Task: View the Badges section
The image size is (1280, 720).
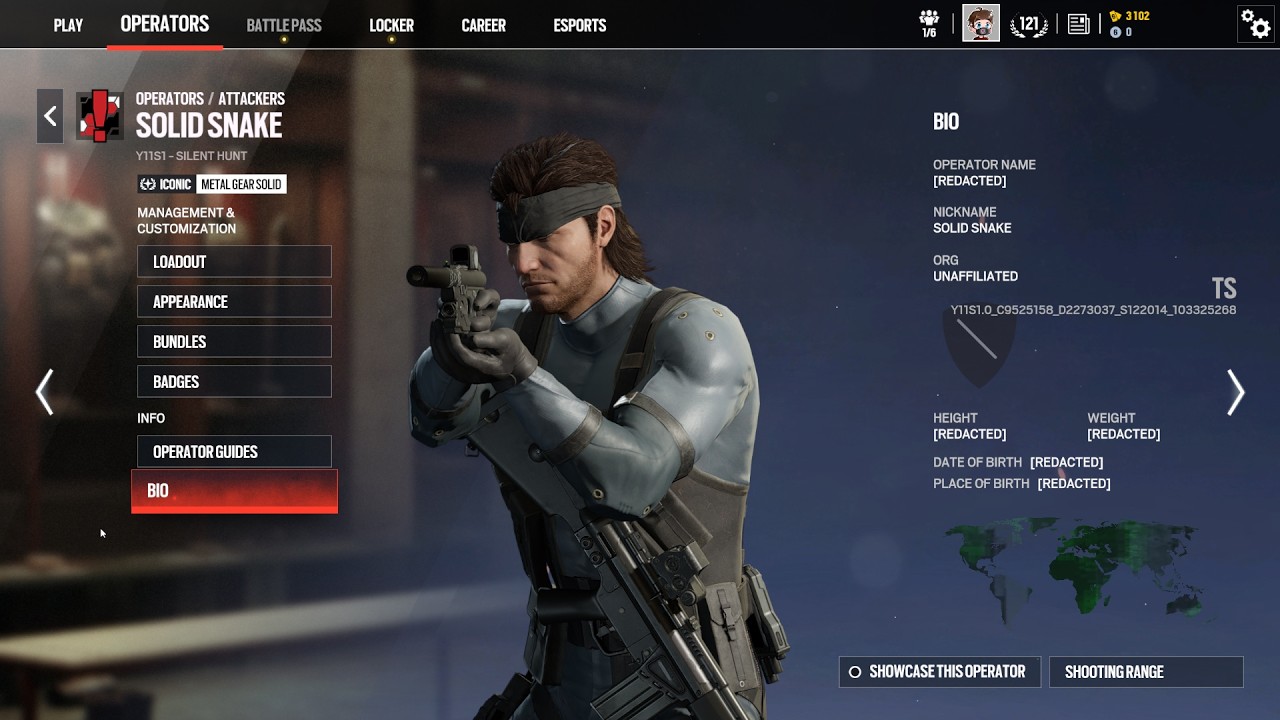Action: (x=234, y=382)
